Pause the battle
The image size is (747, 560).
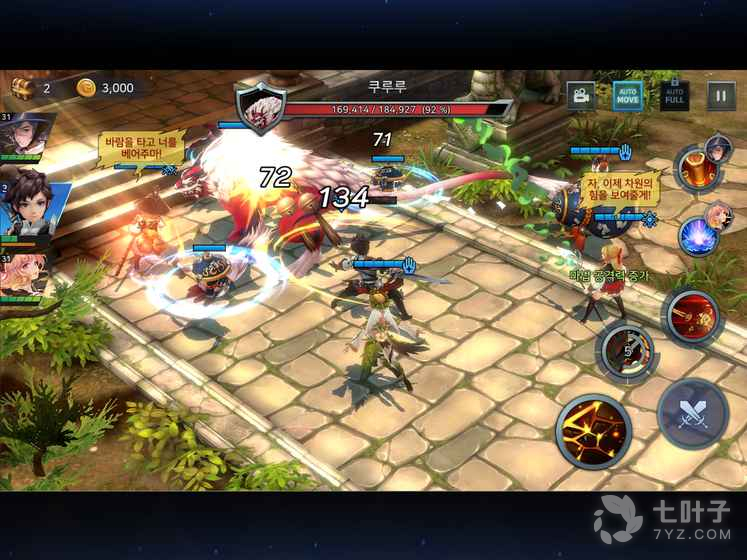click(x=721, y=95)
